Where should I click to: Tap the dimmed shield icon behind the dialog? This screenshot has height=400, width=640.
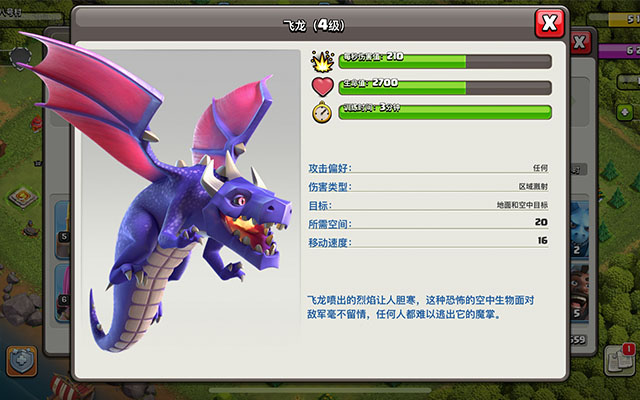click(x=19, y=360)
